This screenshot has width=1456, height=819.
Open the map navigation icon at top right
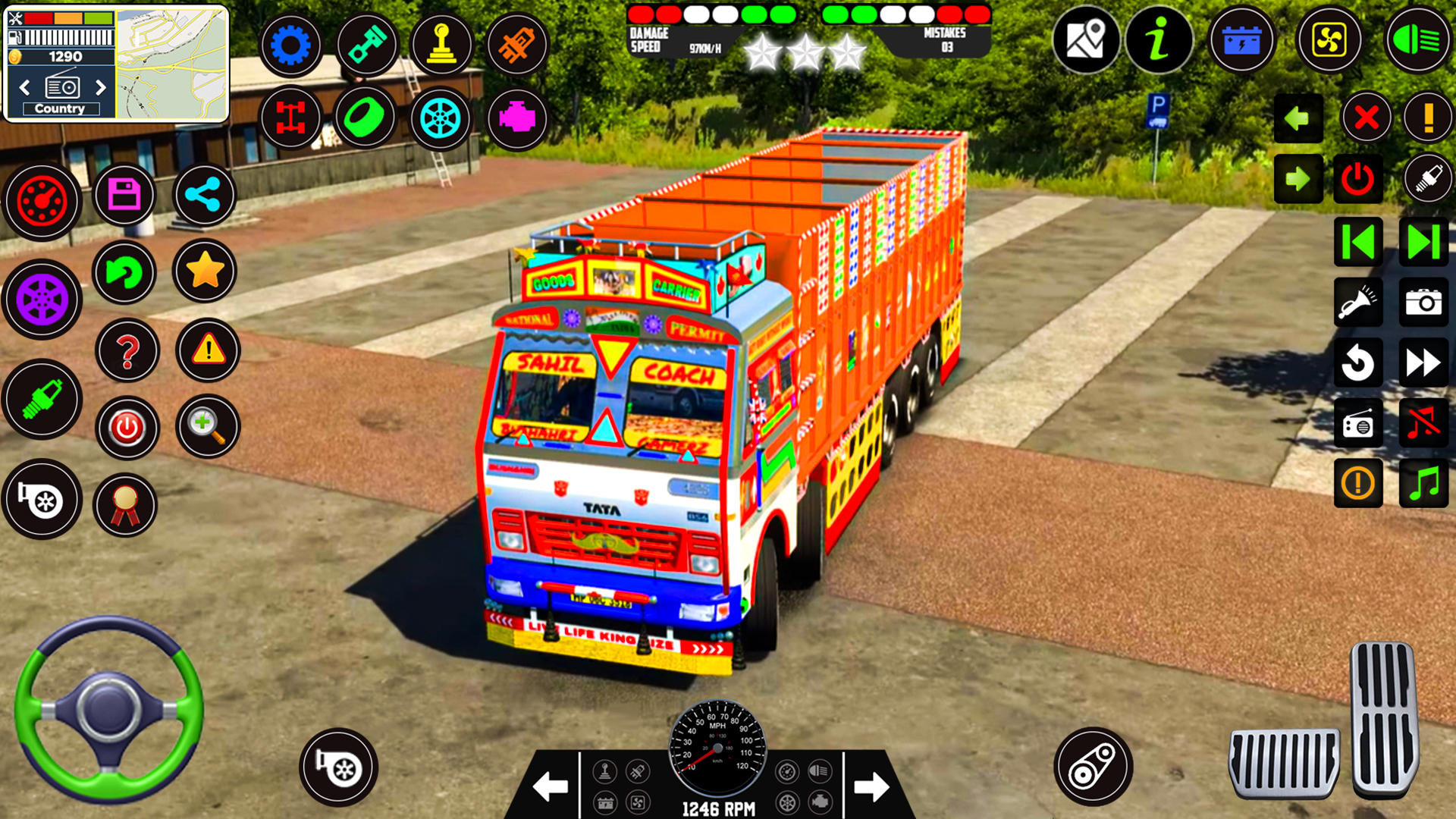point(1087,39)
